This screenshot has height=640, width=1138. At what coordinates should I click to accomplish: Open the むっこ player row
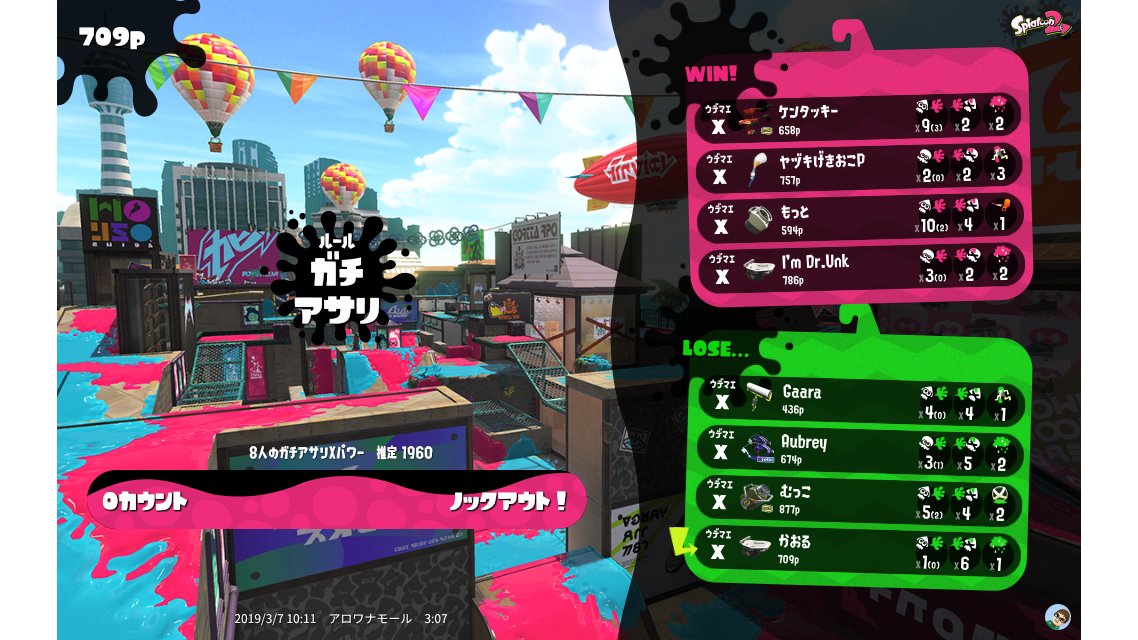[x=860, y=501]
